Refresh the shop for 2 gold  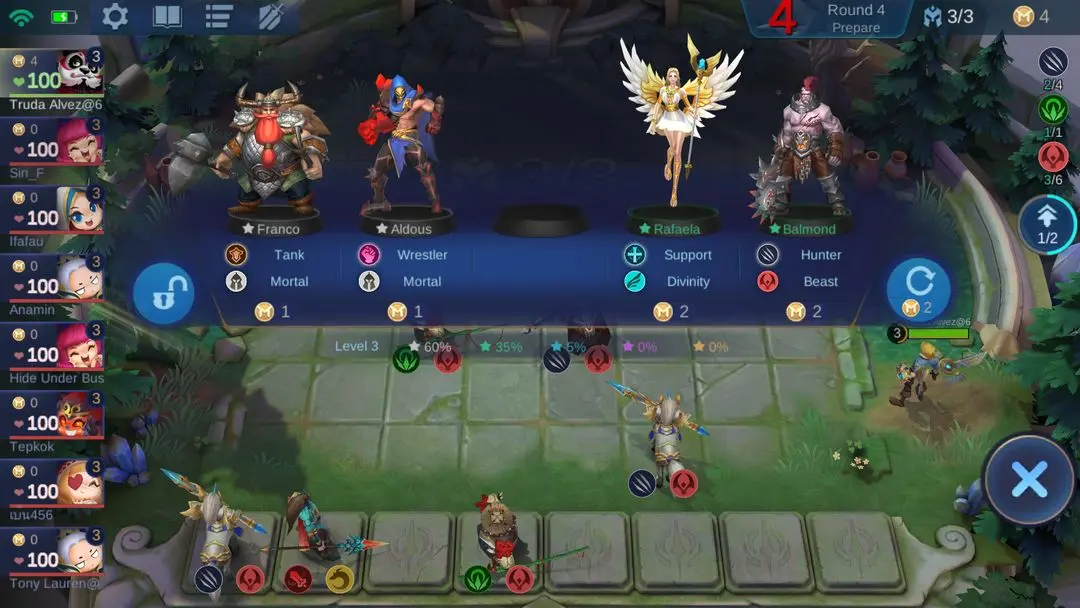coord(918,288)
